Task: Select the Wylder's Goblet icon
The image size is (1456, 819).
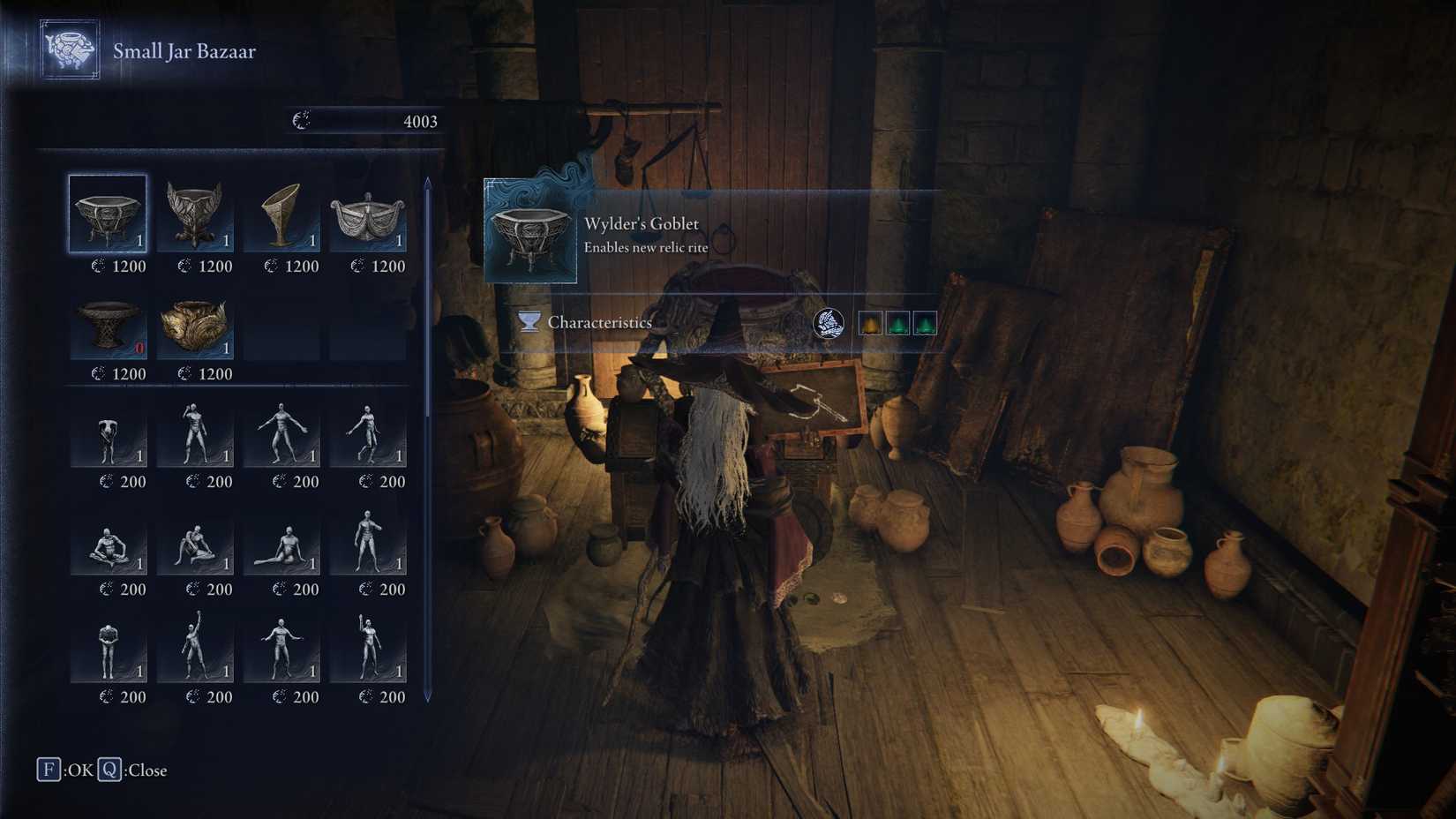Action: (x=108, y=216)
